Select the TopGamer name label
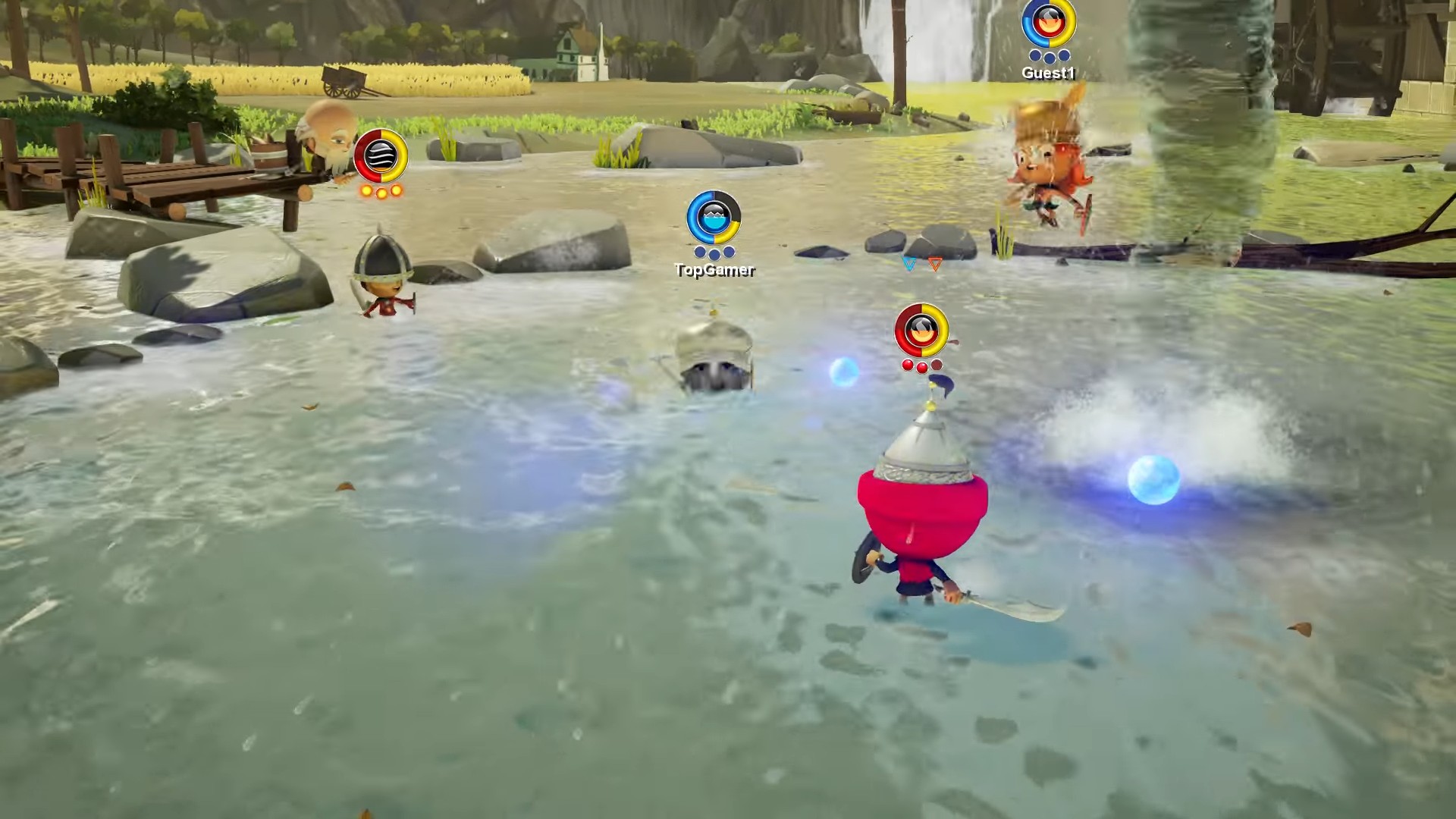1456x819 pixels. click(x=714, y=268)
